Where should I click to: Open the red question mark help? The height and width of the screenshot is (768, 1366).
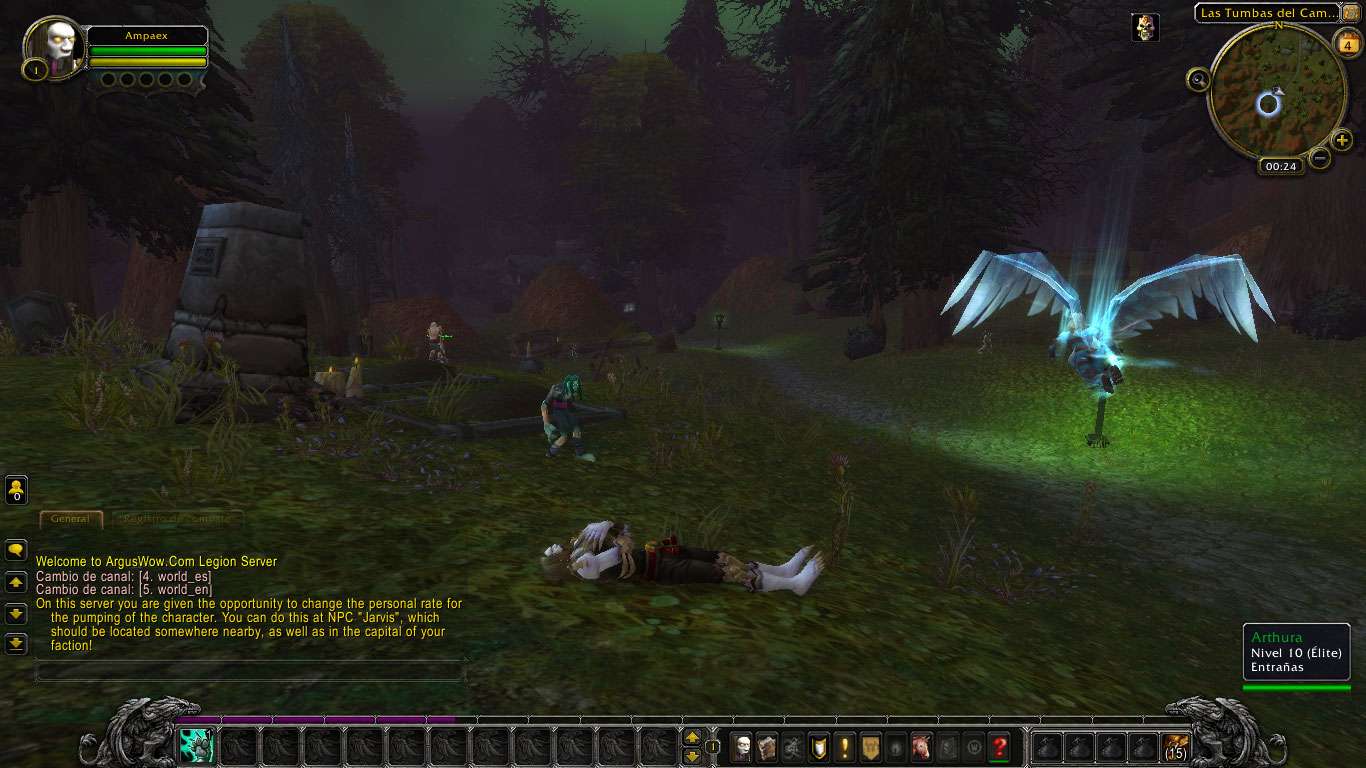click(999, 747)
